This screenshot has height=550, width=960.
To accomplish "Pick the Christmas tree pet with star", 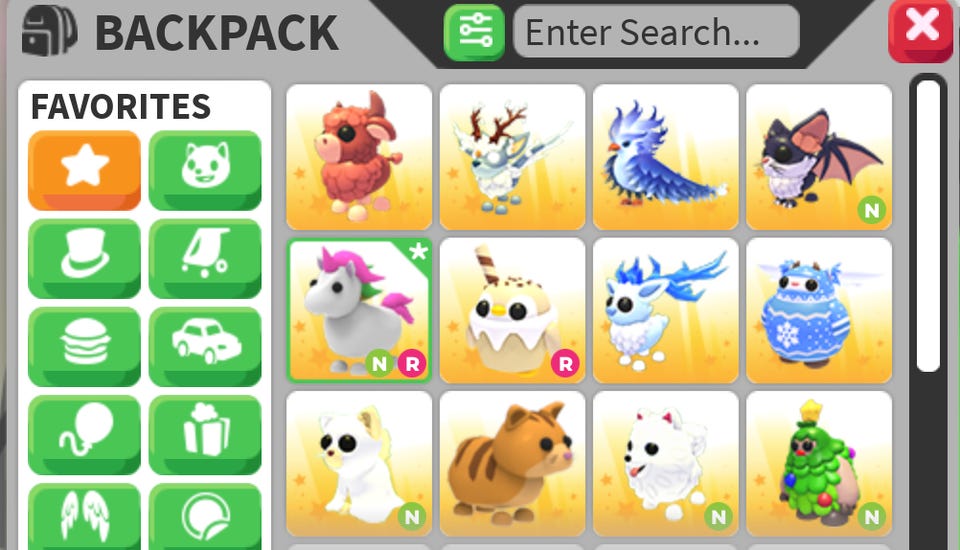I will click(818, 463).
